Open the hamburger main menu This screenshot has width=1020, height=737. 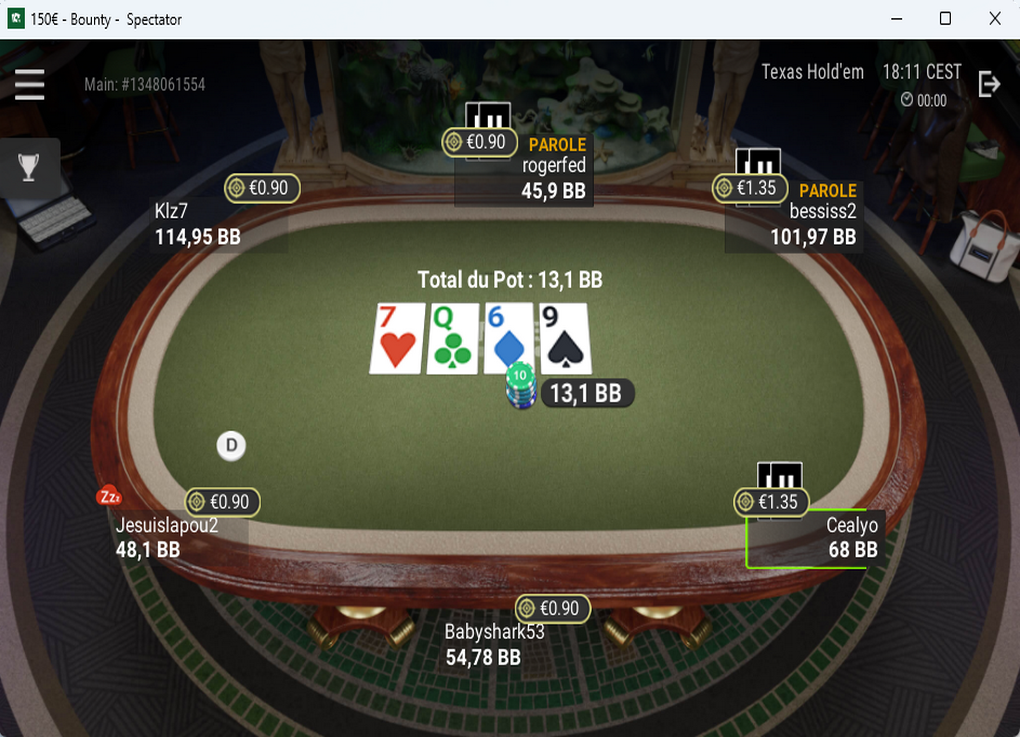coord(30,85)
